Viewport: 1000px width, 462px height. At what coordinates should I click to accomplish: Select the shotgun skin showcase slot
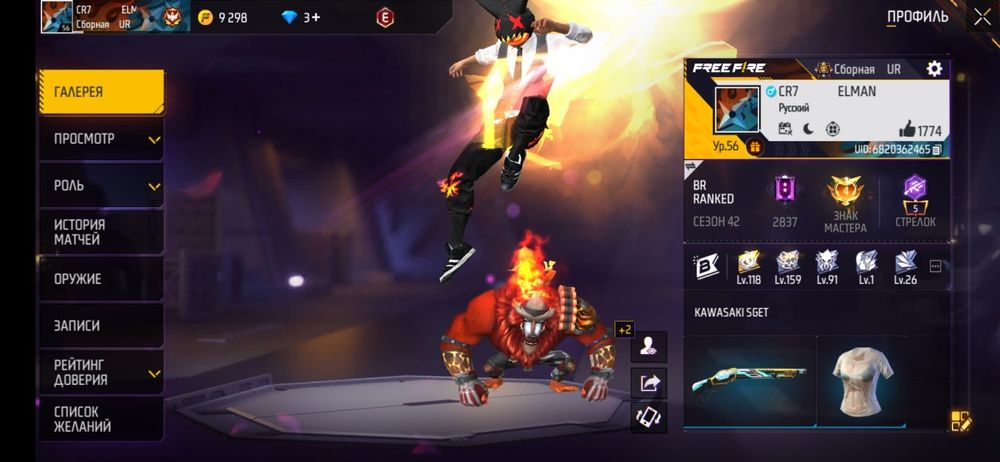coord(750,379)
